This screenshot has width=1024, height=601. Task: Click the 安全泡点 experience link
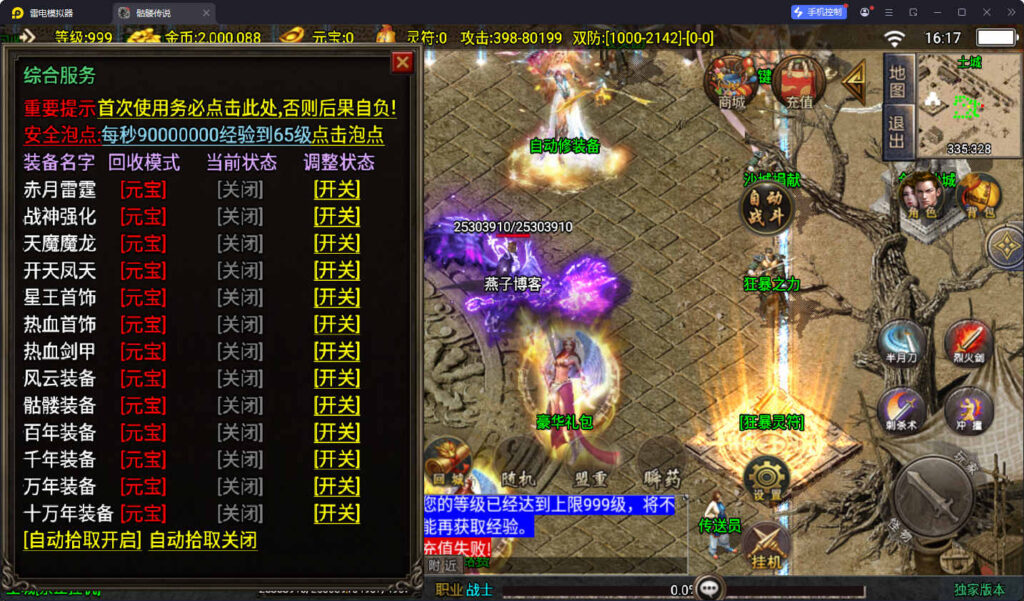click(242, 135)
